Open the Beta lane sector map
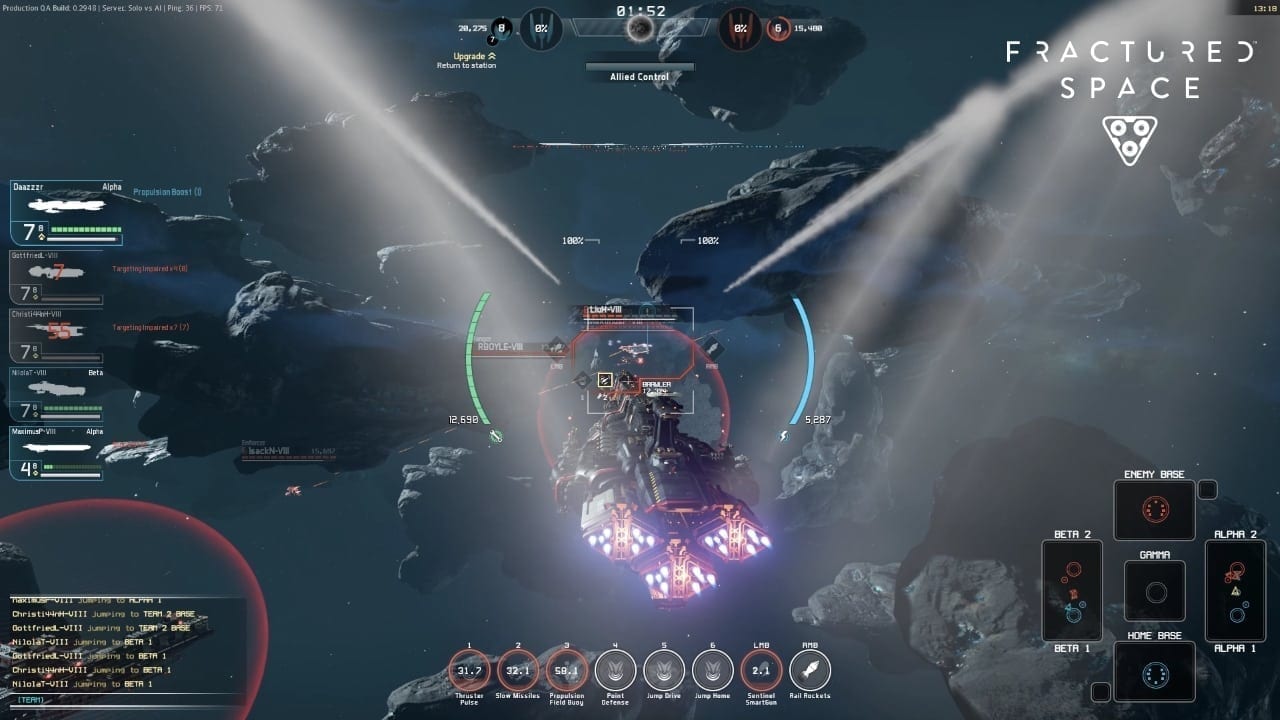Screen dimensions: 1280x720 click(1072, 590)
